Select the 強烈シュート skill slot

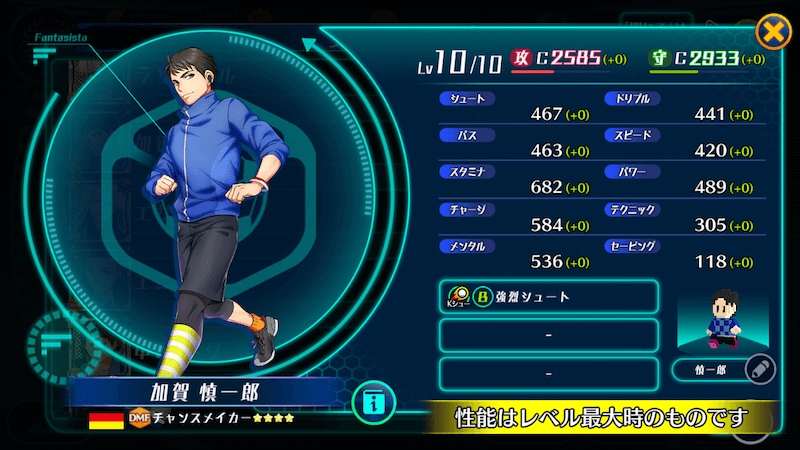click(548, 297)
